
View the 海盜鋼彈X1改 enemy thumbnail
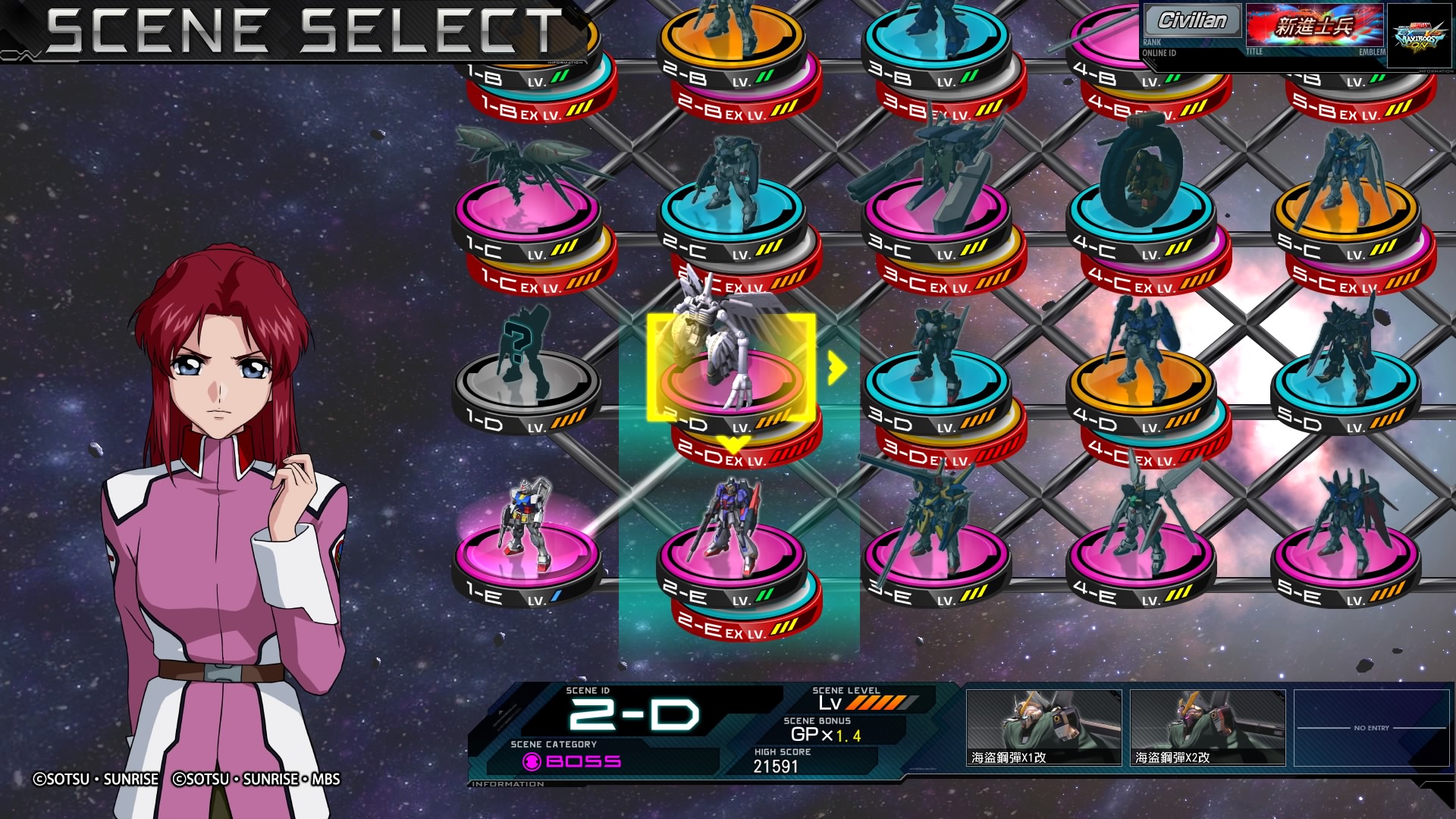1043,727
